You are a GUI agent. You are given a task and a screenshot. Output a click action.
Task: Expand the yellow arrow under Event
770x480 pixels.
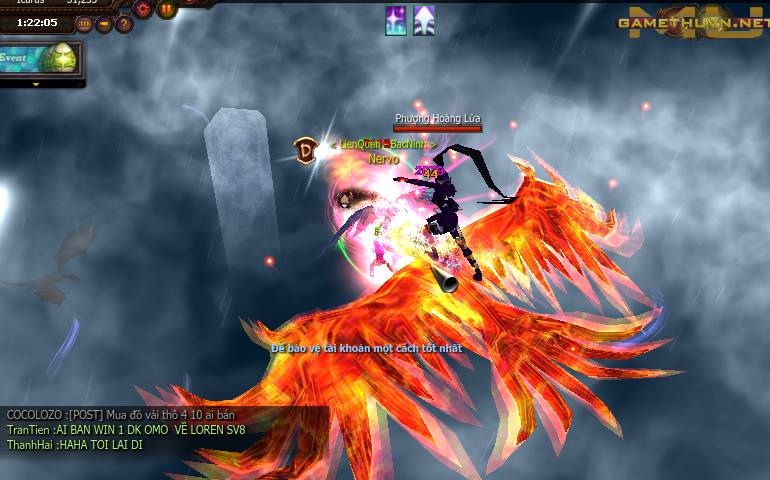(37, 84)
